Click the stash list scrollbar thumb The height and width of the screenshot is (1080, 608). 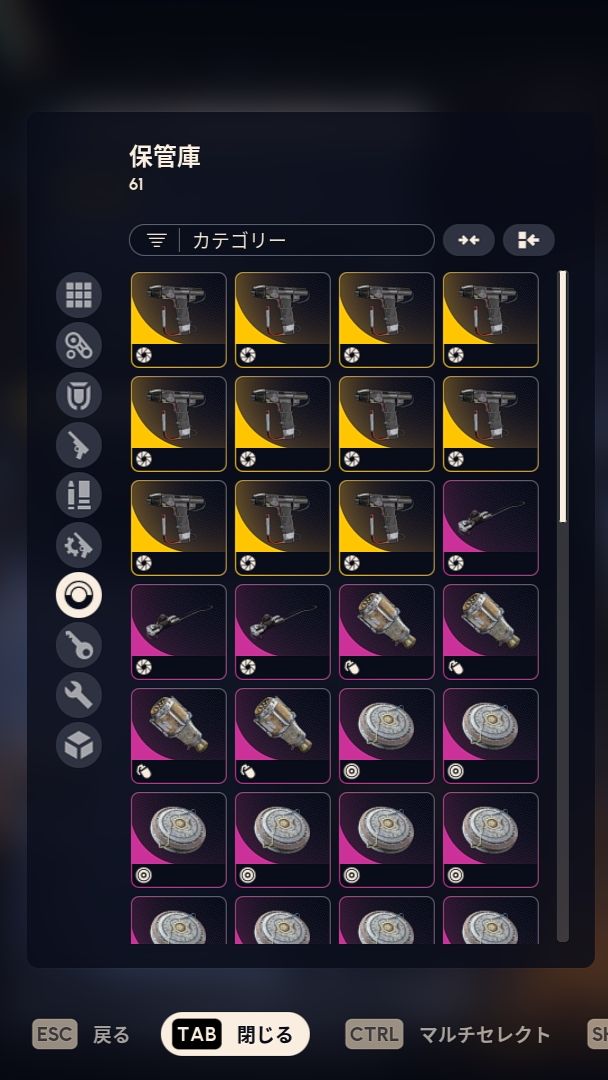(x=562, y=395)
